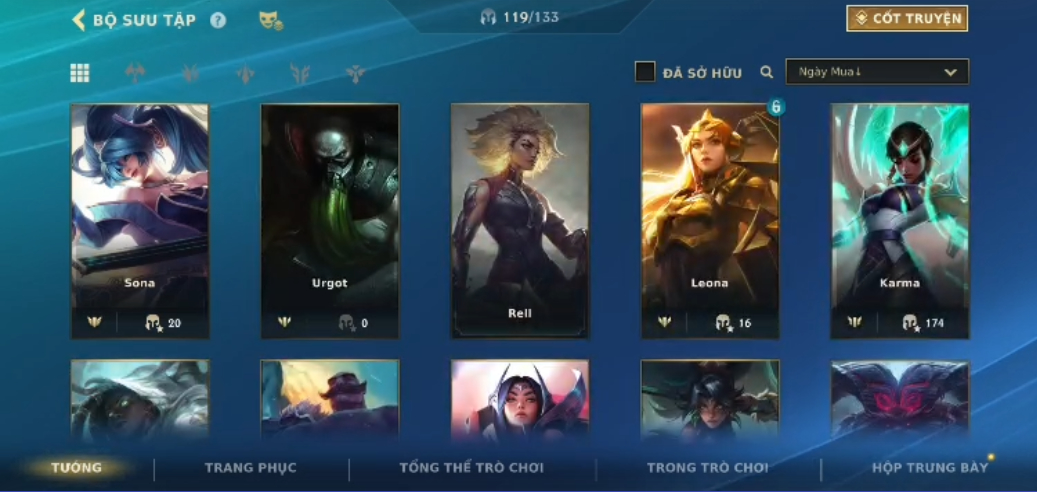Show the Trong Trò Chơi tab
The width and height of the screenshot is (1037, 492).
point(708,468)
